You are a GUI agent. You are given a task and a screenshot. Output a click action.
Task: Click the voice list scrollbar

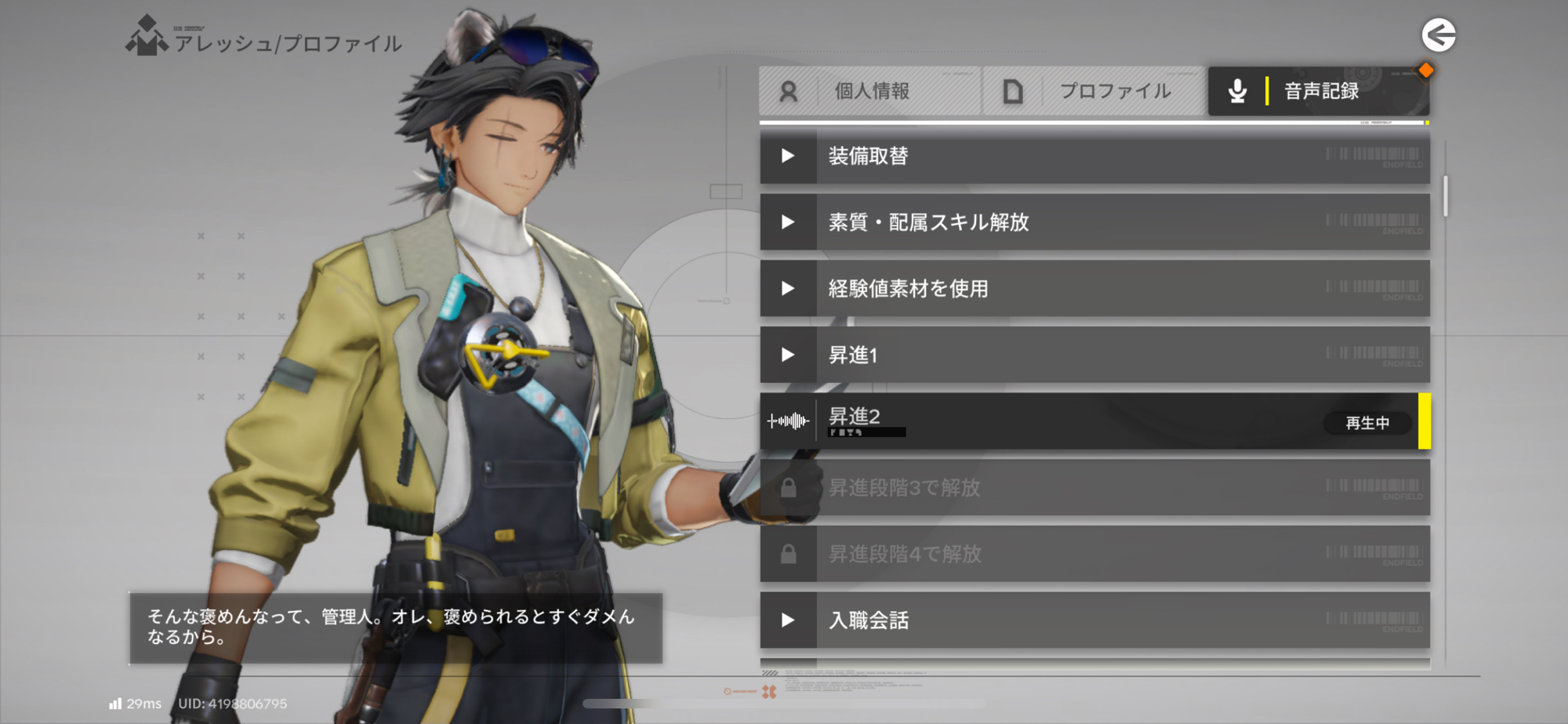[x=1445, y=196]
